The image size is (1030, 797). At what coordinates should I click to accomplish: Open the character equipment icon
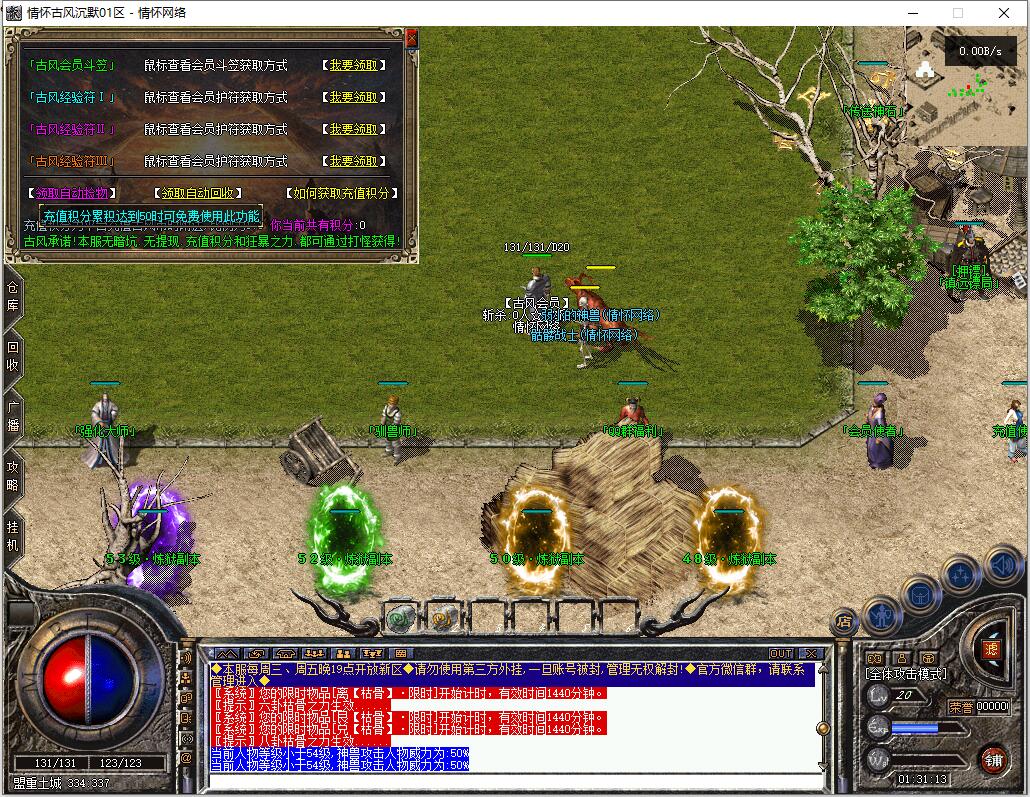(883, 614)
